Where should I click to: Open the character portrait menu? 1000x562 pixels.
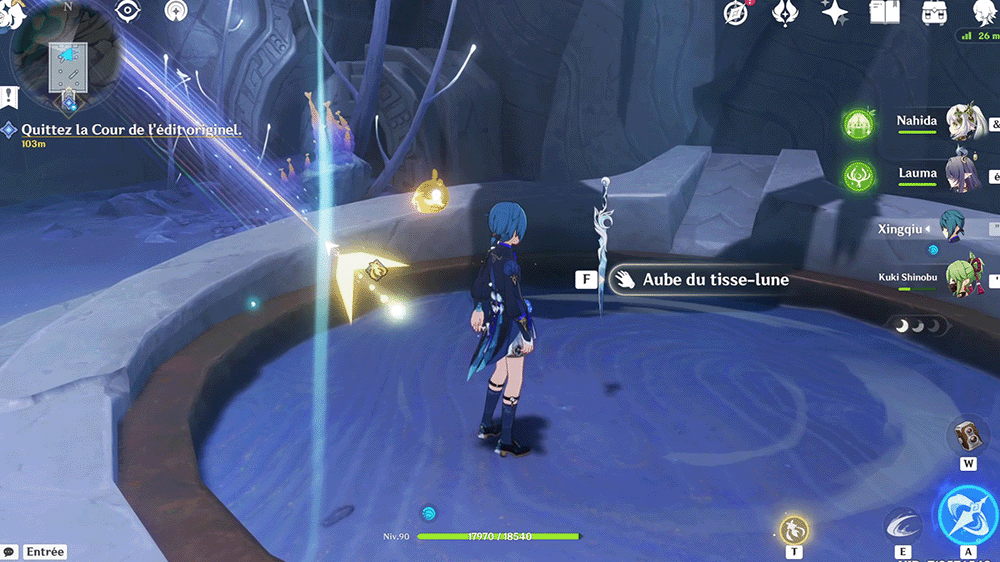pos(985,12)
